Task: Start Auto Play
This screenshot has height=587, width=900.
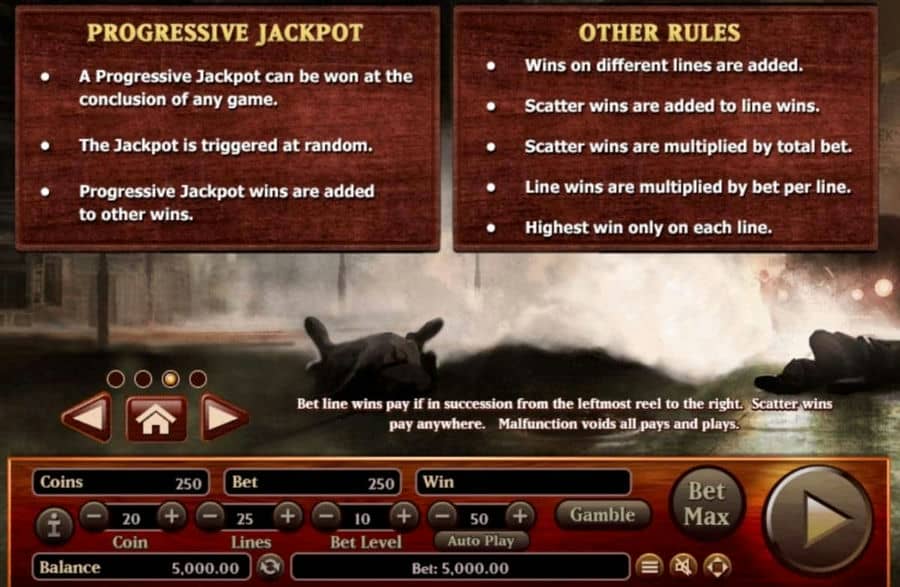Action: pyautogui.click(x=480, y=541)
